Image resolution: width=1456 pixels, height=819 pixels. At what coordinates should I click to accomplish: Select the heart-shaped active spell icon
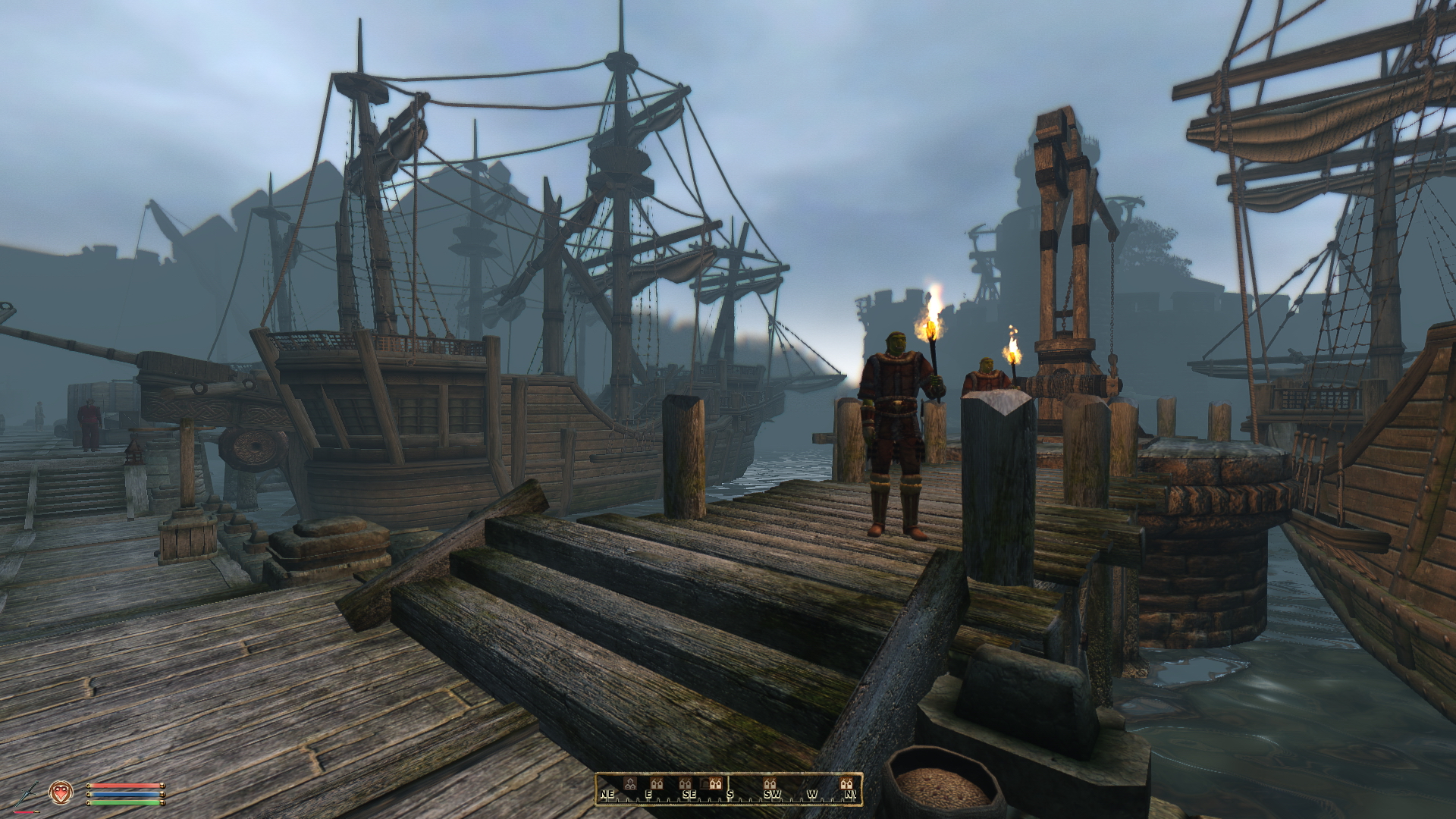click(60, 793)
